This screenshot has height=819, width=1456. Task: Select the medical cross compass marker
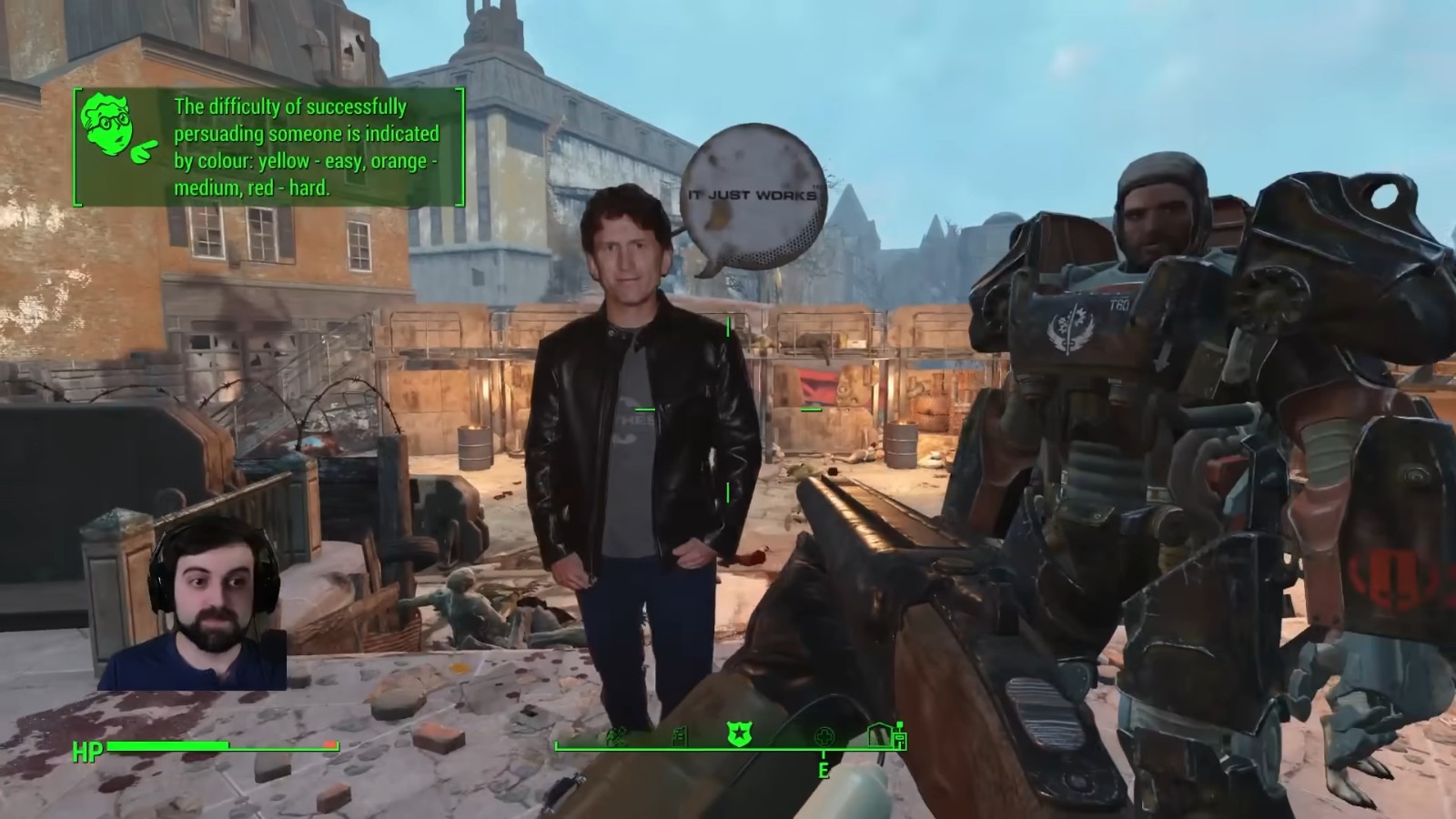click(x=824, y=735)
